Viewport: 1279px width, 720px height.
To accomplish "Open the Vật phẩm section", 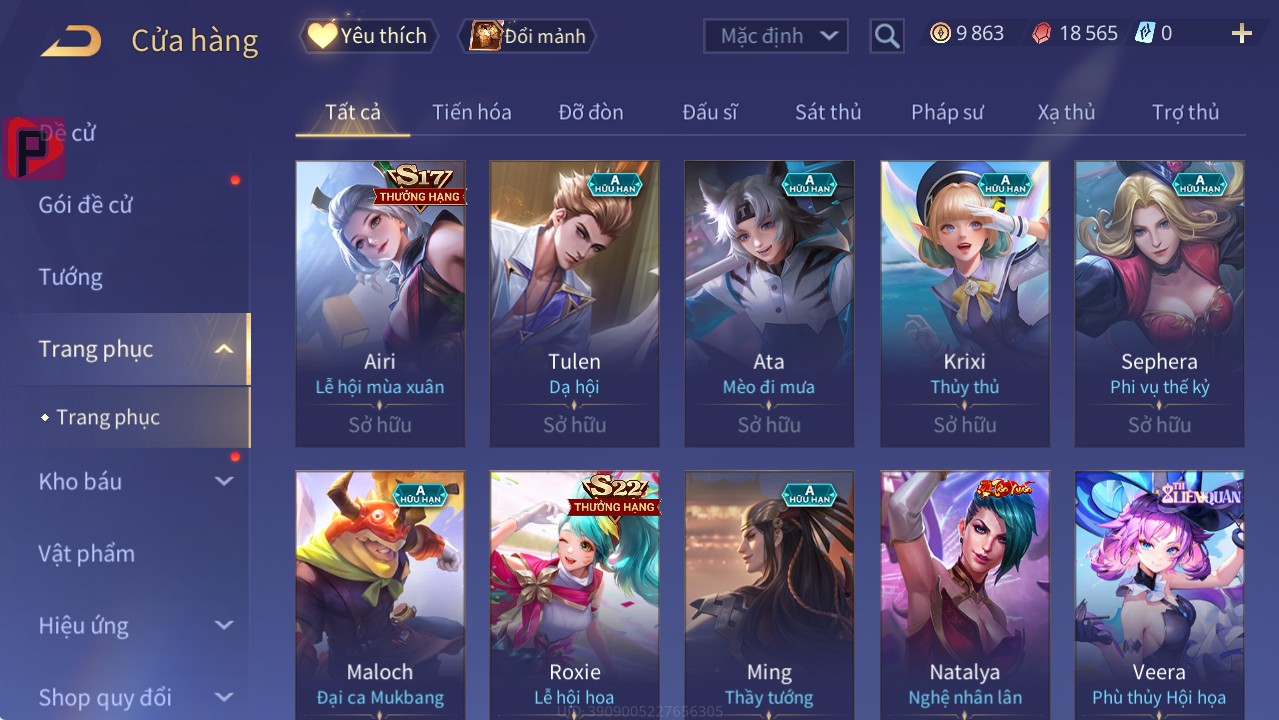I will (87, 553).
